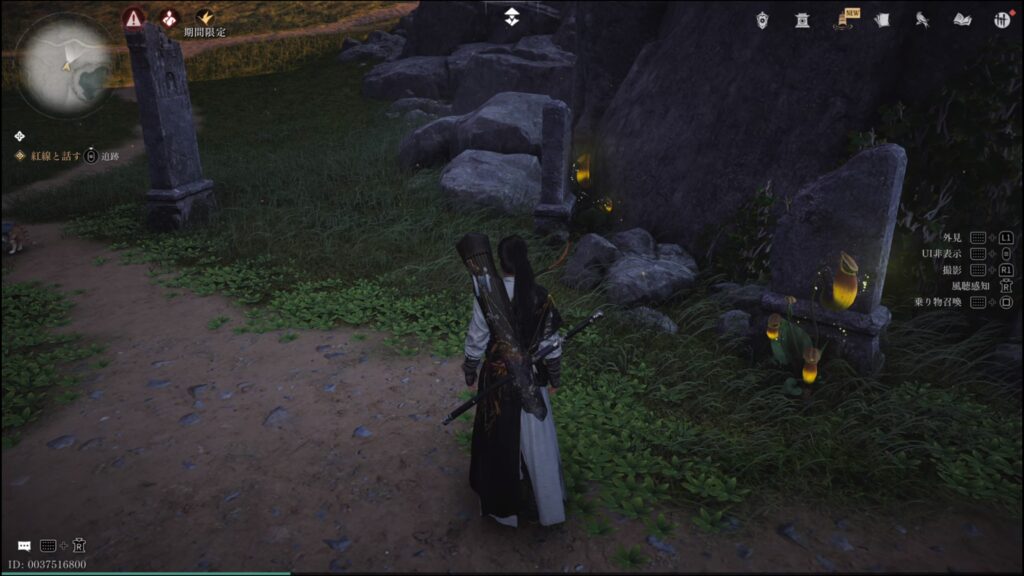Open the open-book journal icon
This screenshot has height=576, width=1024.
click(x=962, y=19)
